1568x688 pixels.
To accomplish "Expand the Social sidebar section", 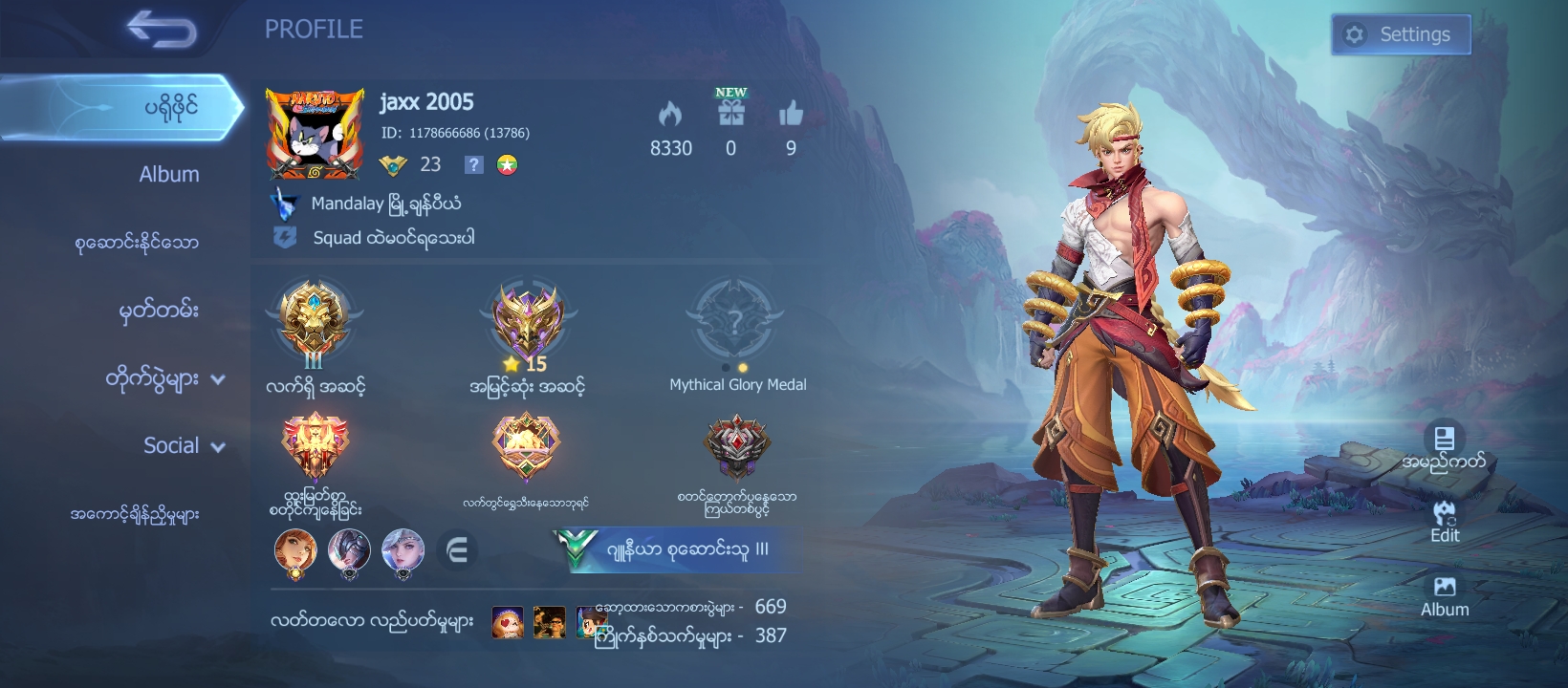I will click(x=182, y=446).
